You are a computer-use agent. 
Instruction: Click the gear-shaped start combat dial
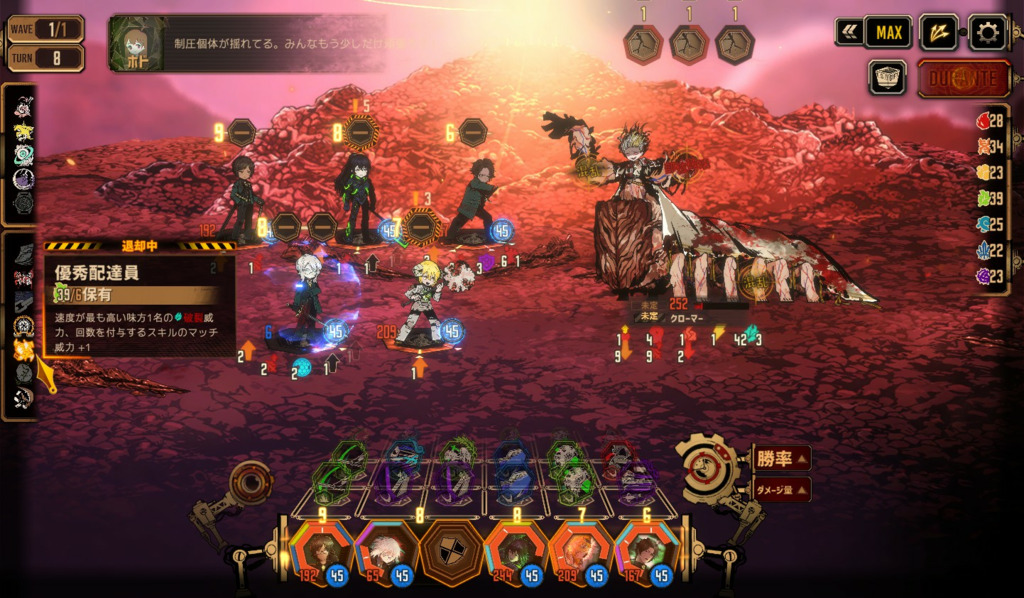(708, 466)
